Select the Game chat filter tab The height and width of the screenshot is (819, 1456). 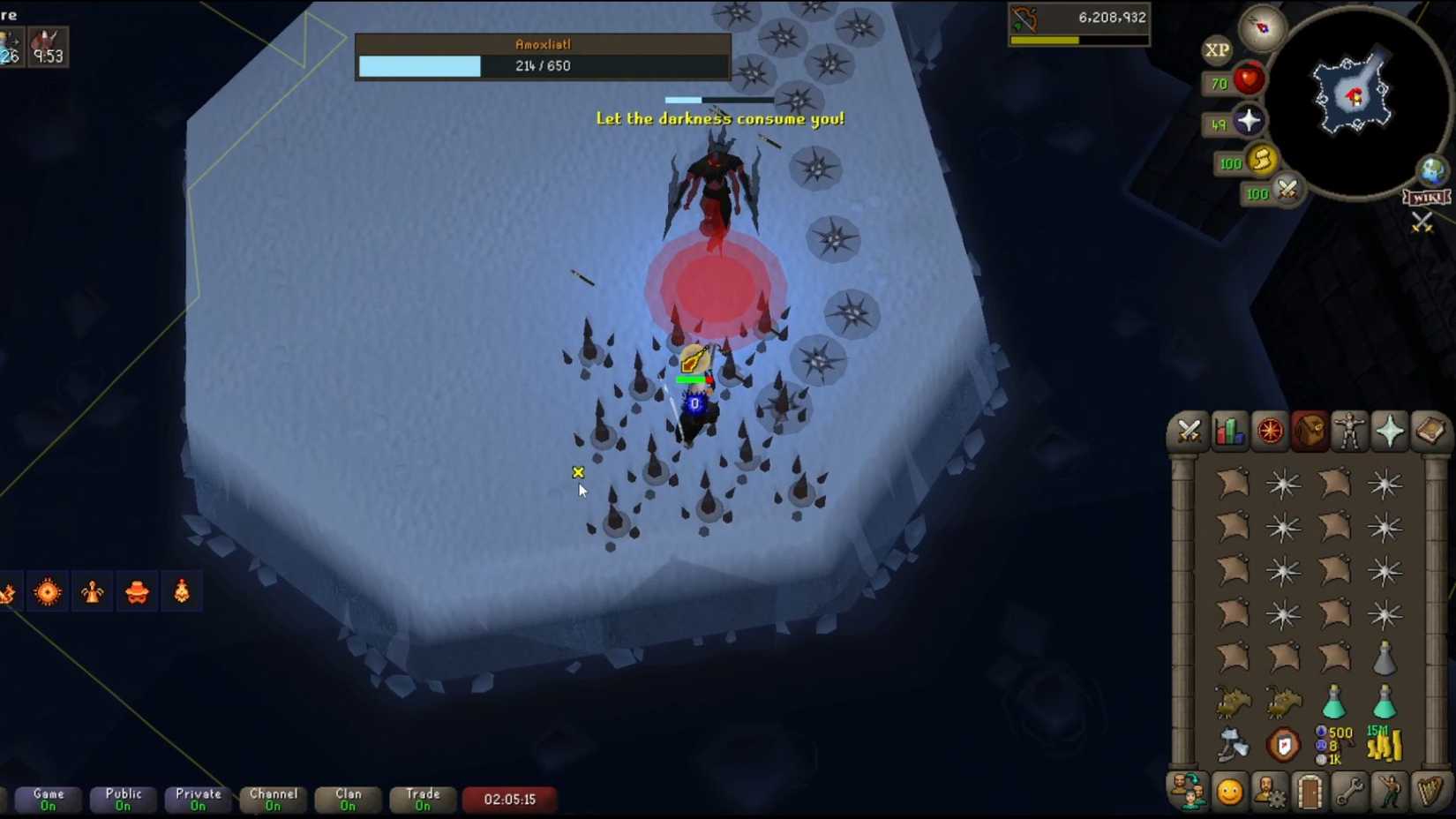point(47,800)
